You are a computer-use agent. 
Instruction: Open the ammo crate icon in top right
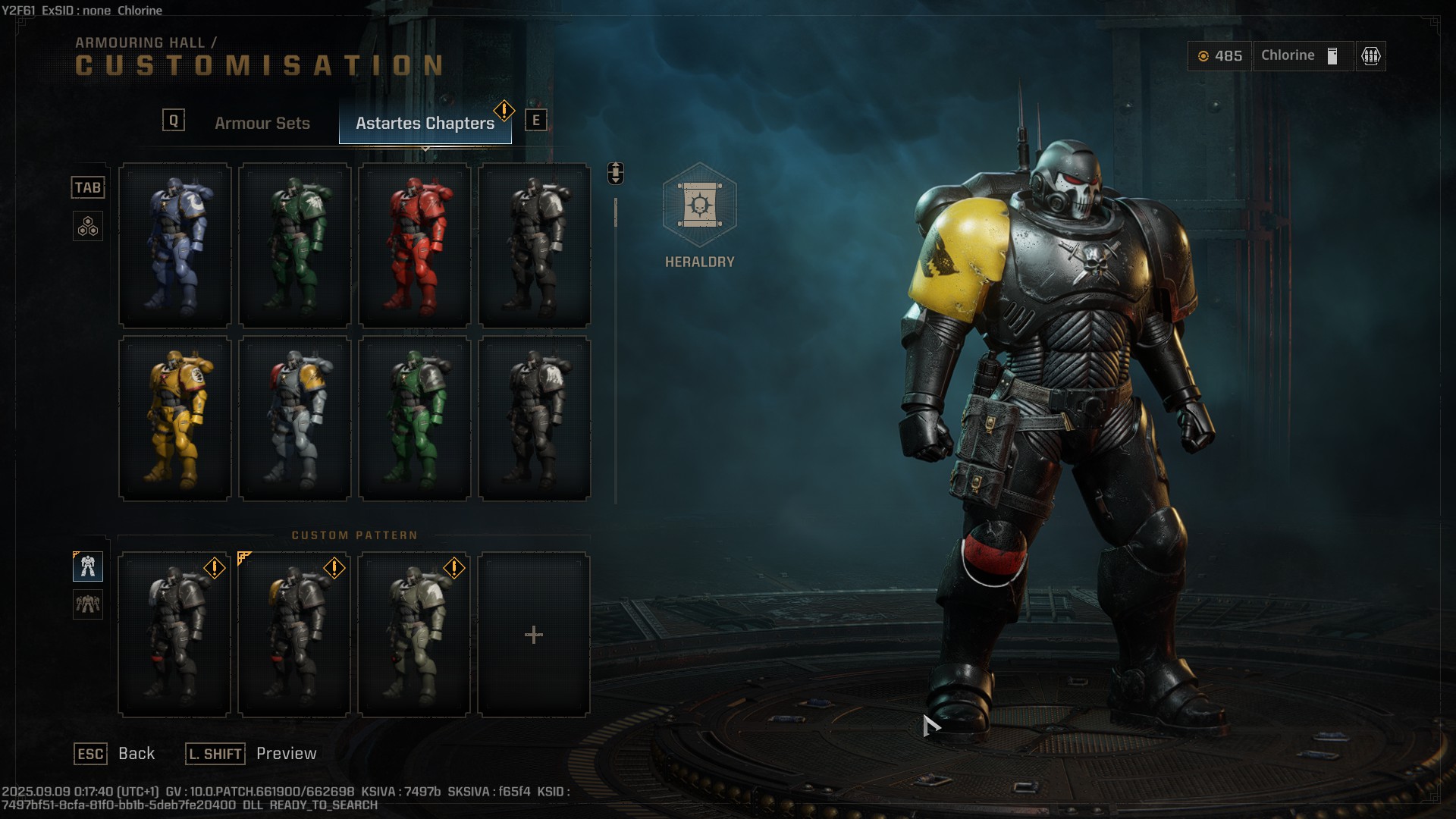point(1370,56)
